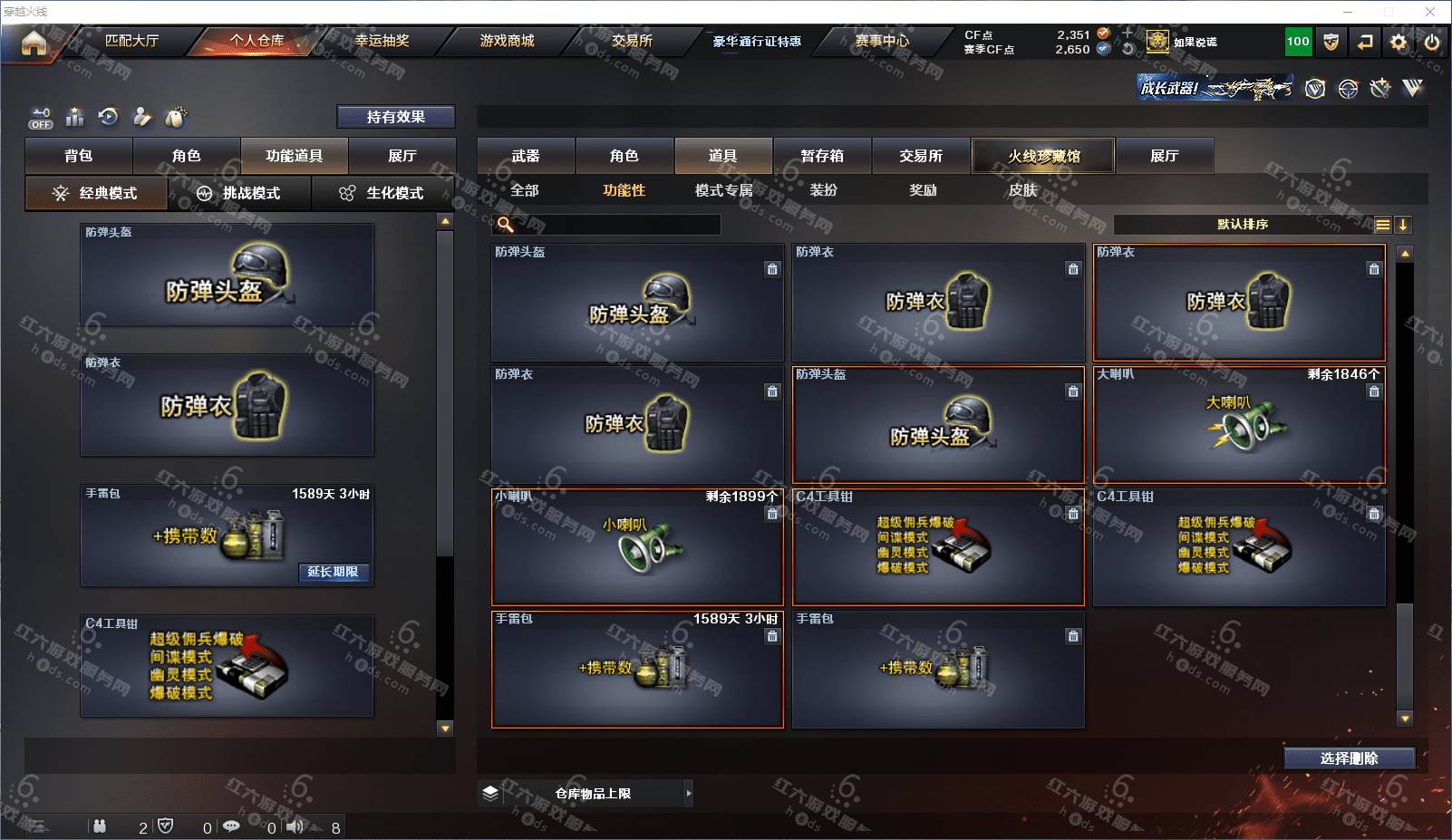1452x840 pixels.
Task: Choose the 生化模式 bio mode tab
Action: (382, 193)
